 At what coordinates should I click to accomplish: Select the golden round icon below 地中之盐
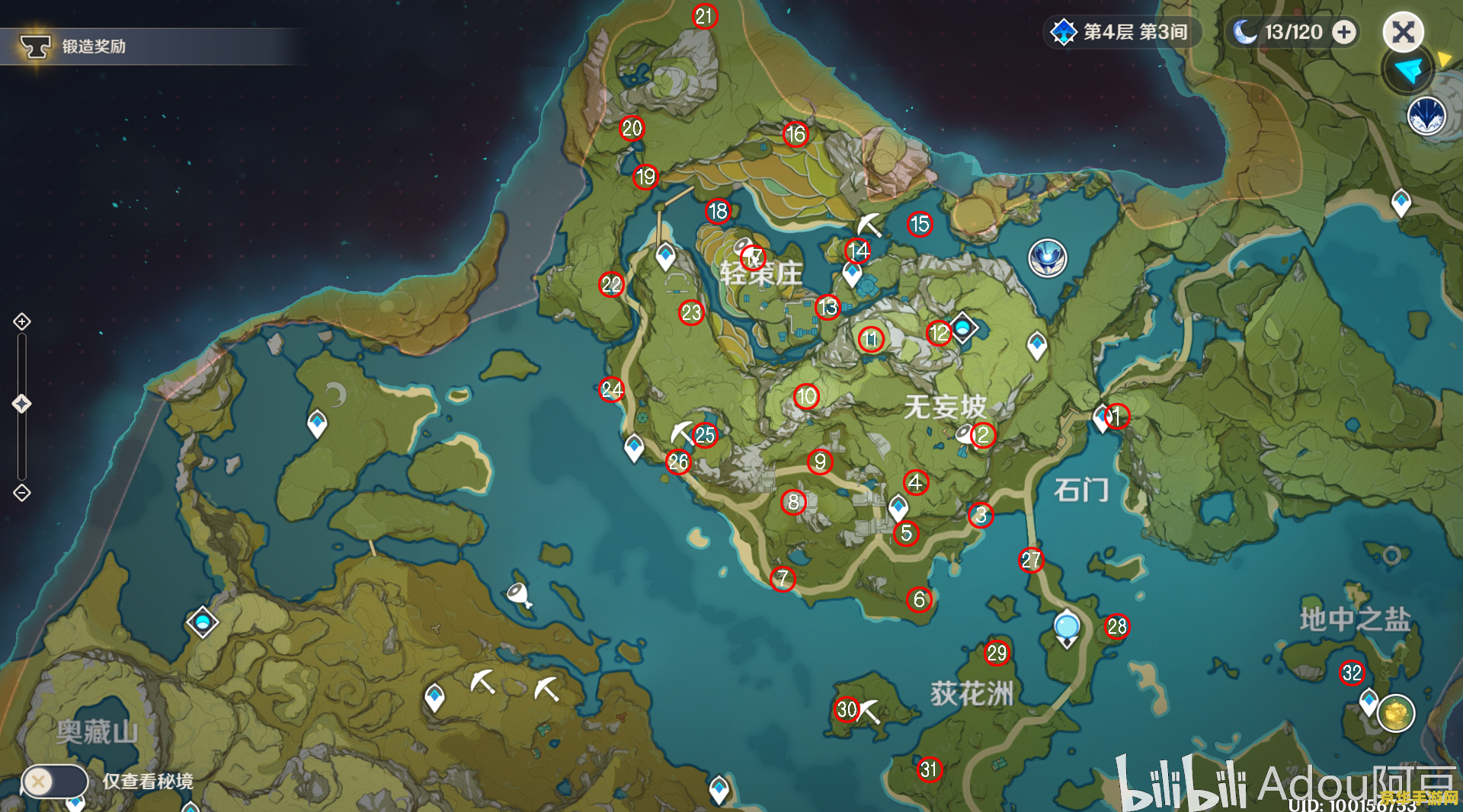pos(1396,714)
